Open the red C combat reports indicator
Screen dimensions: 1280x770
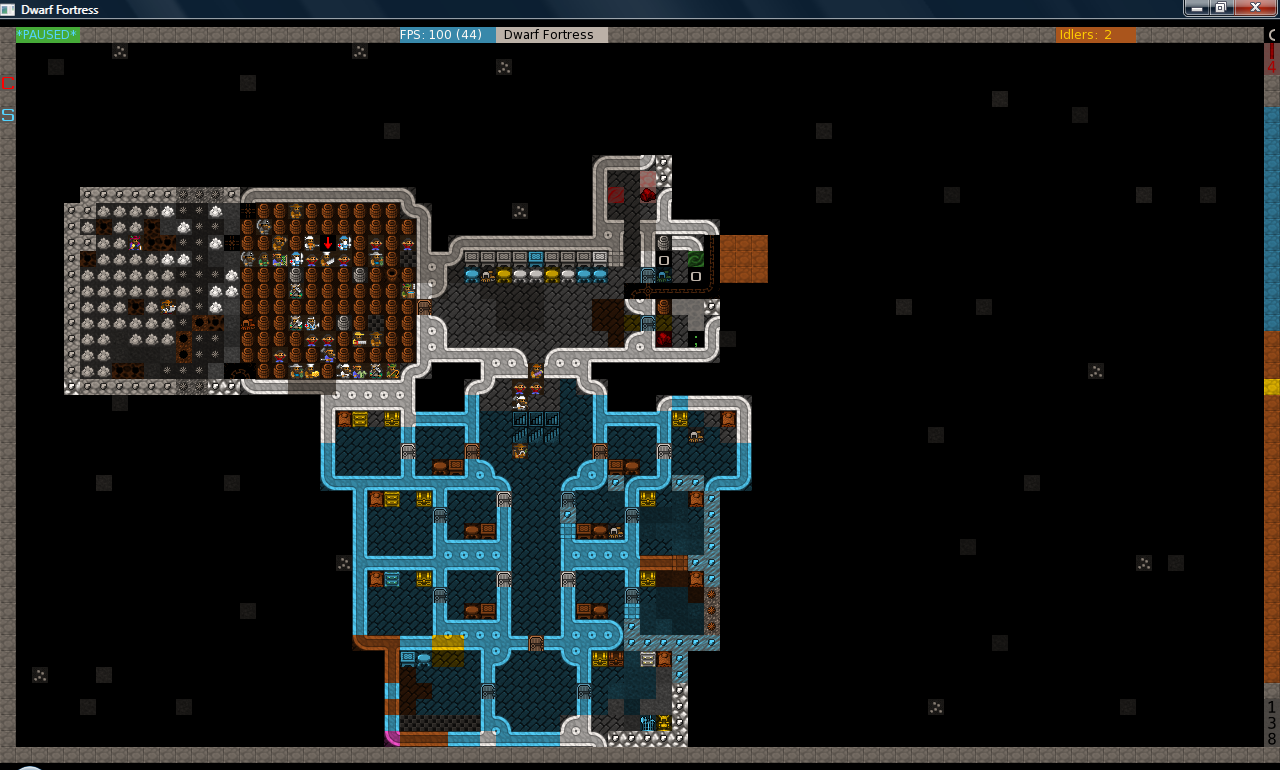click(x=8, y=83)
